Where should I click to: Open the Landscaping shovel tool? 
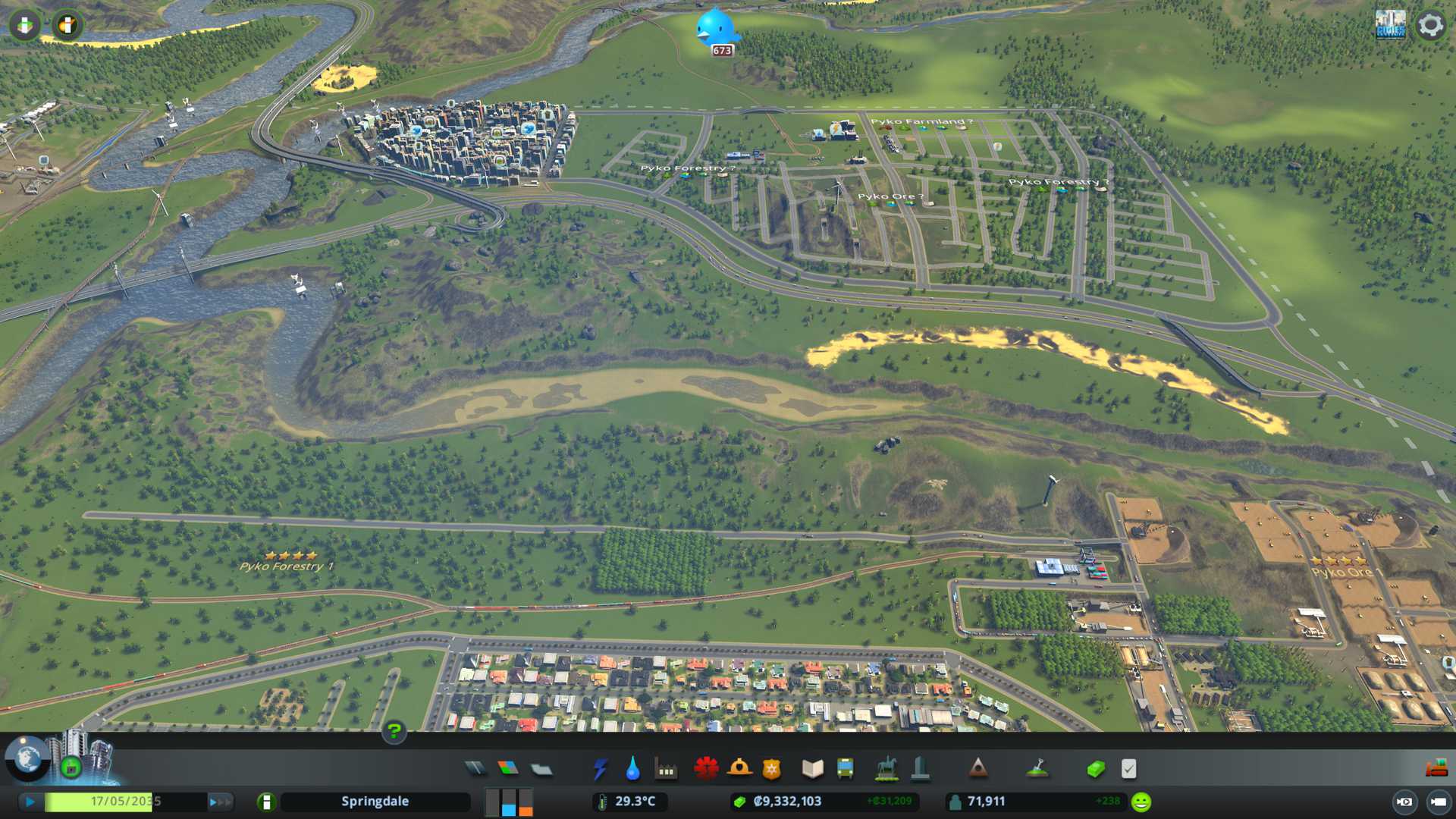1037,769
